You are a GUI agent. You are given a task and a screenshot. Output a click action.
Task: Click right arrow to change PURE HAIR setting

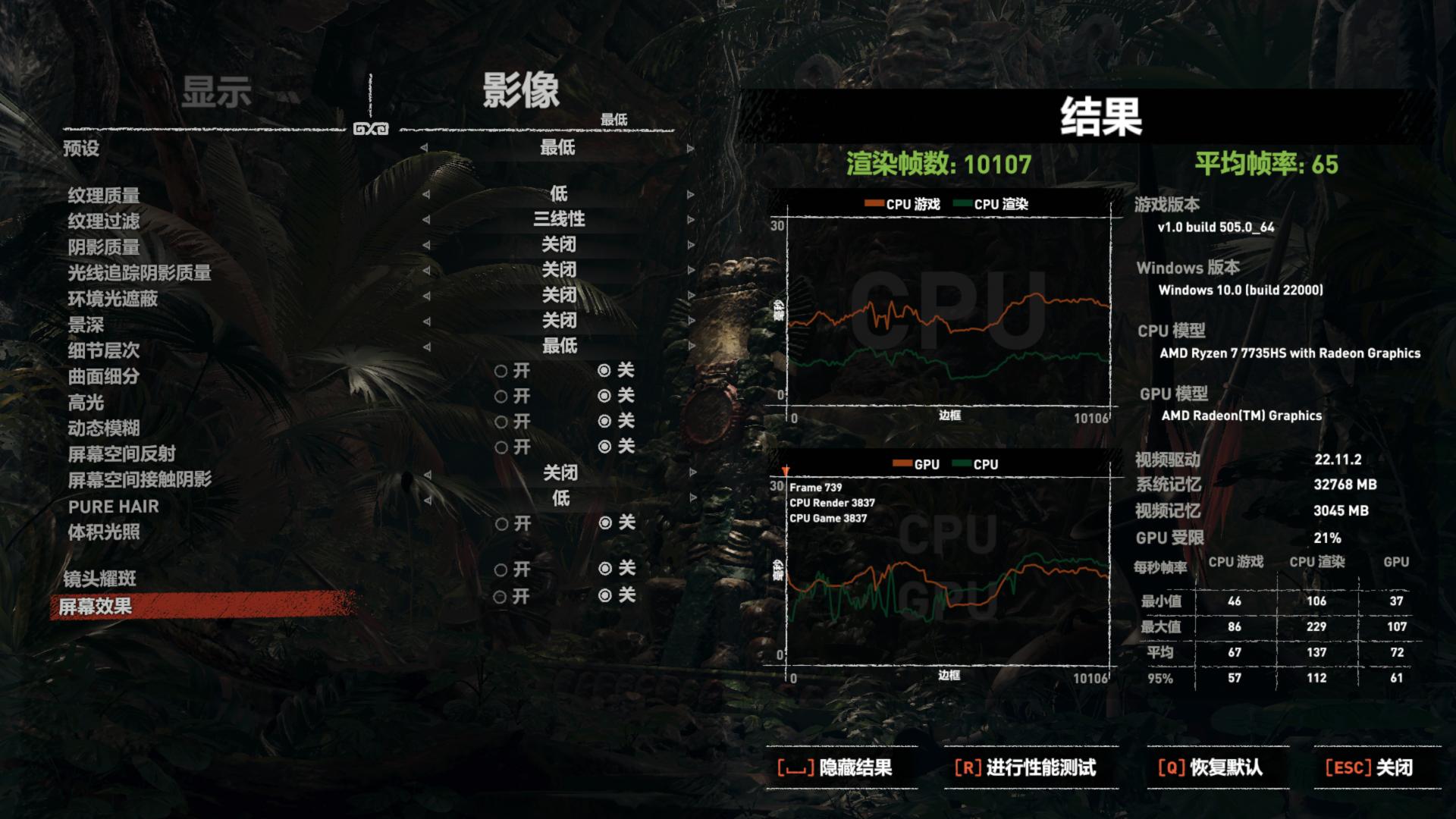(x=691, y=497)
